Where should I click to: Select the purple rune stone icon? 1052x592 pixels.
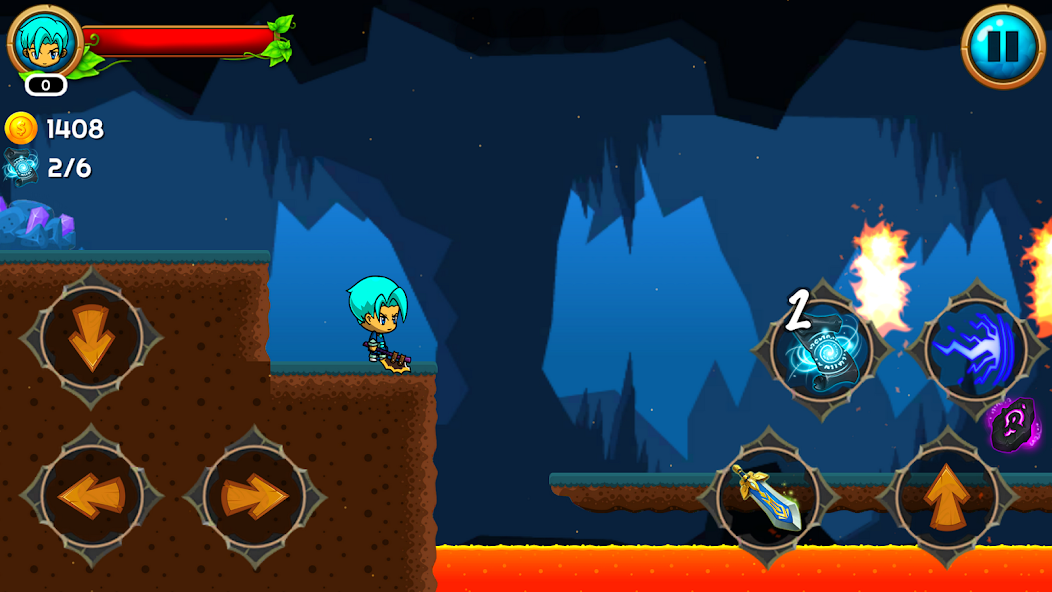tap(1012, 425)
